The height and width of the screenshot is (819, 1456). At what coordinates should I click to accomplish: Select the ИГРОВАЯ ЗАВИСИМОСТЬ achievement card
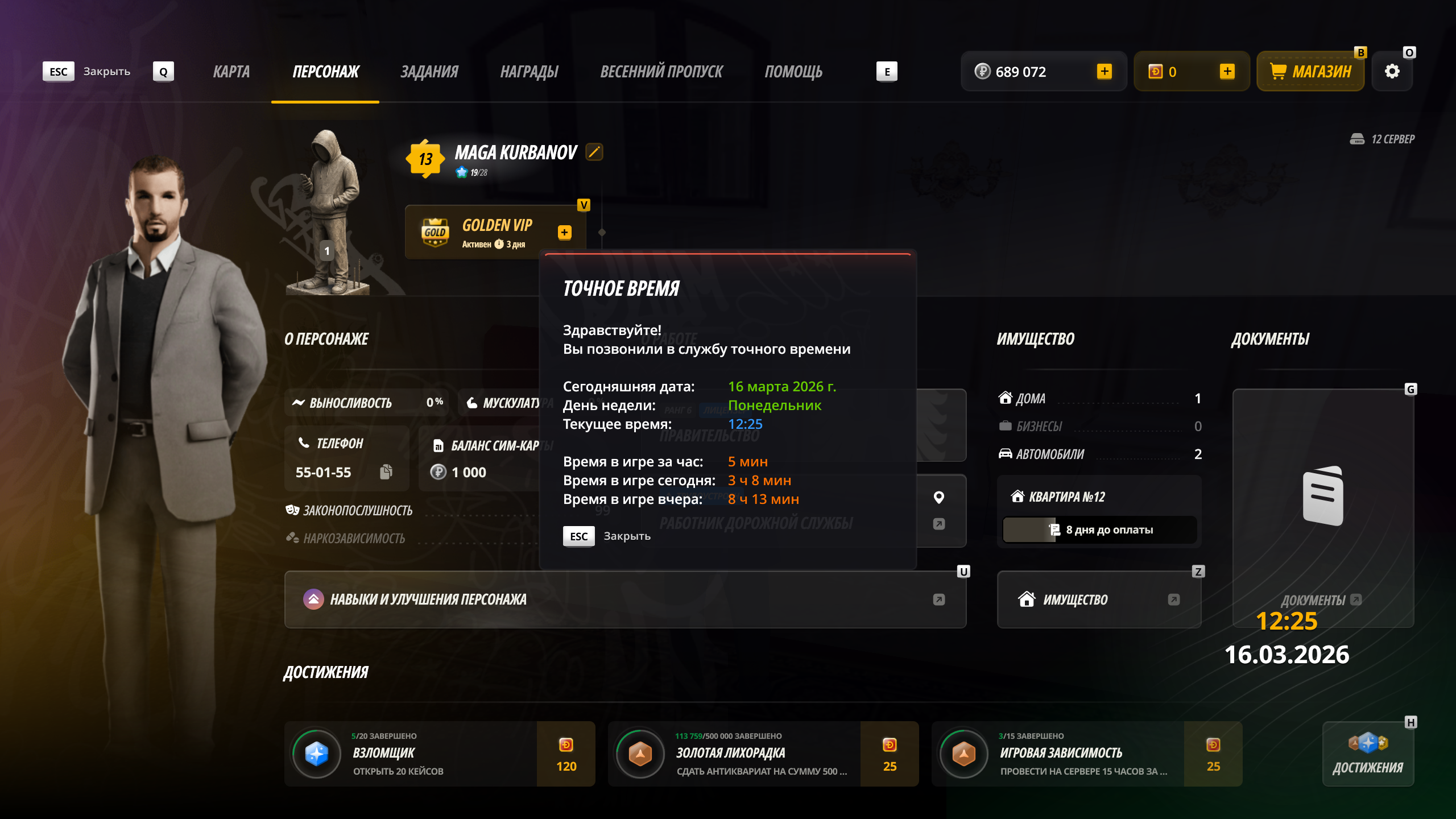point(1086,754)
